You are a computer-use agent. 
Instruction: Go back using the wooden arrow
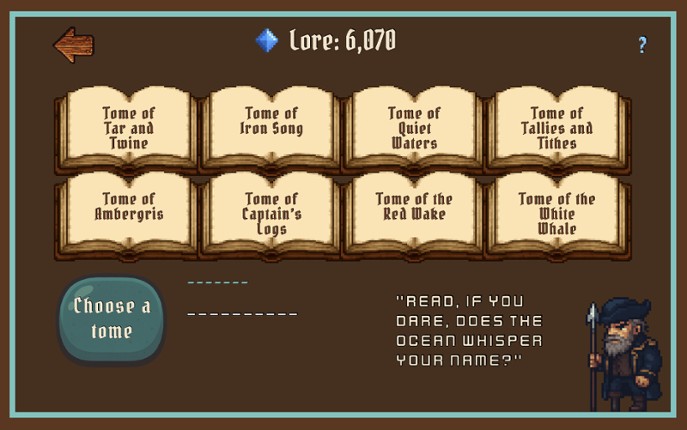pyautogui.click(x=73, y=44)
